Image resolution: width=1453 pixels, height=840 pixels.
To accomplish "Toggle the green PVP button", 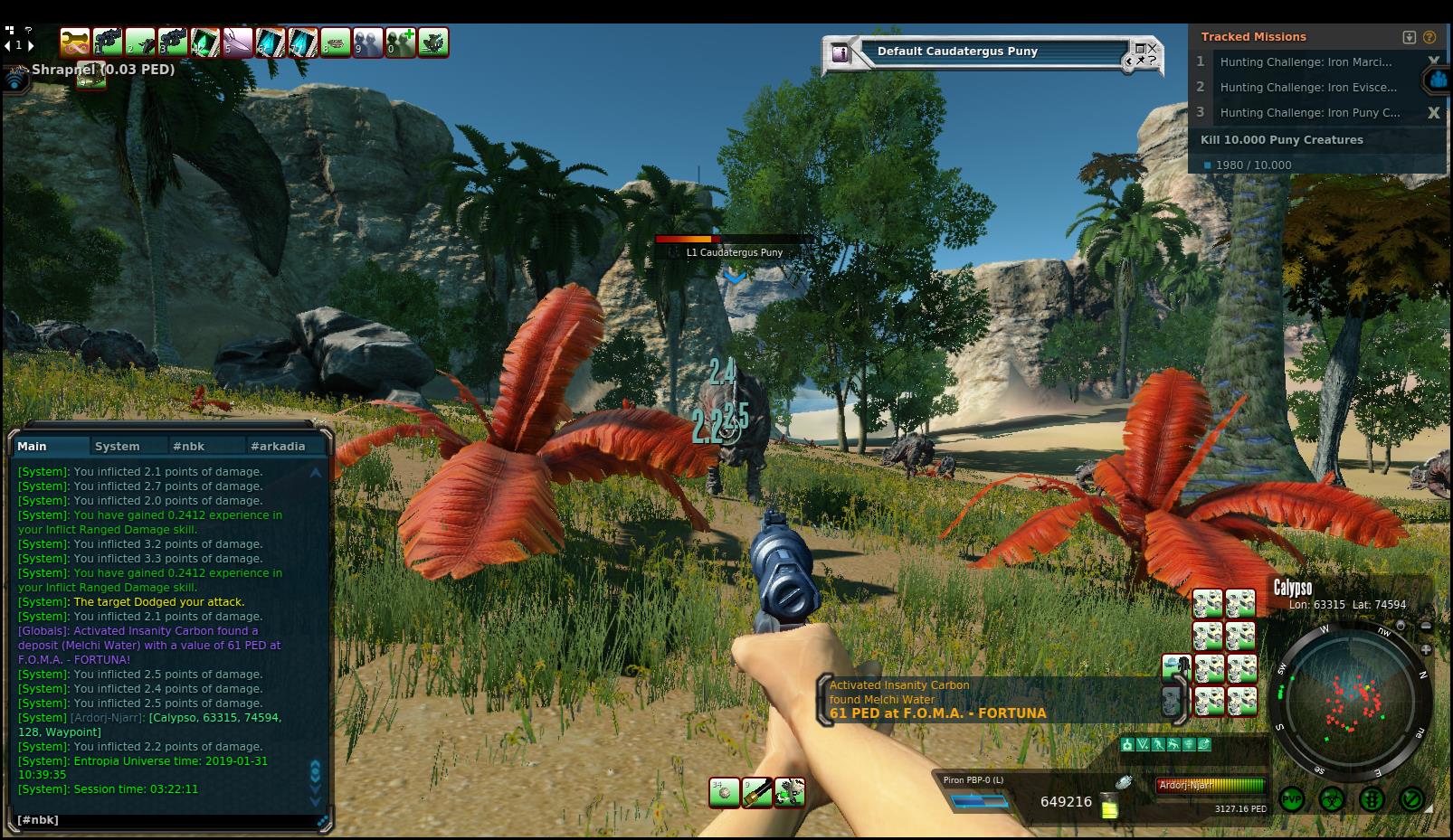I will tap(1292, 799).
